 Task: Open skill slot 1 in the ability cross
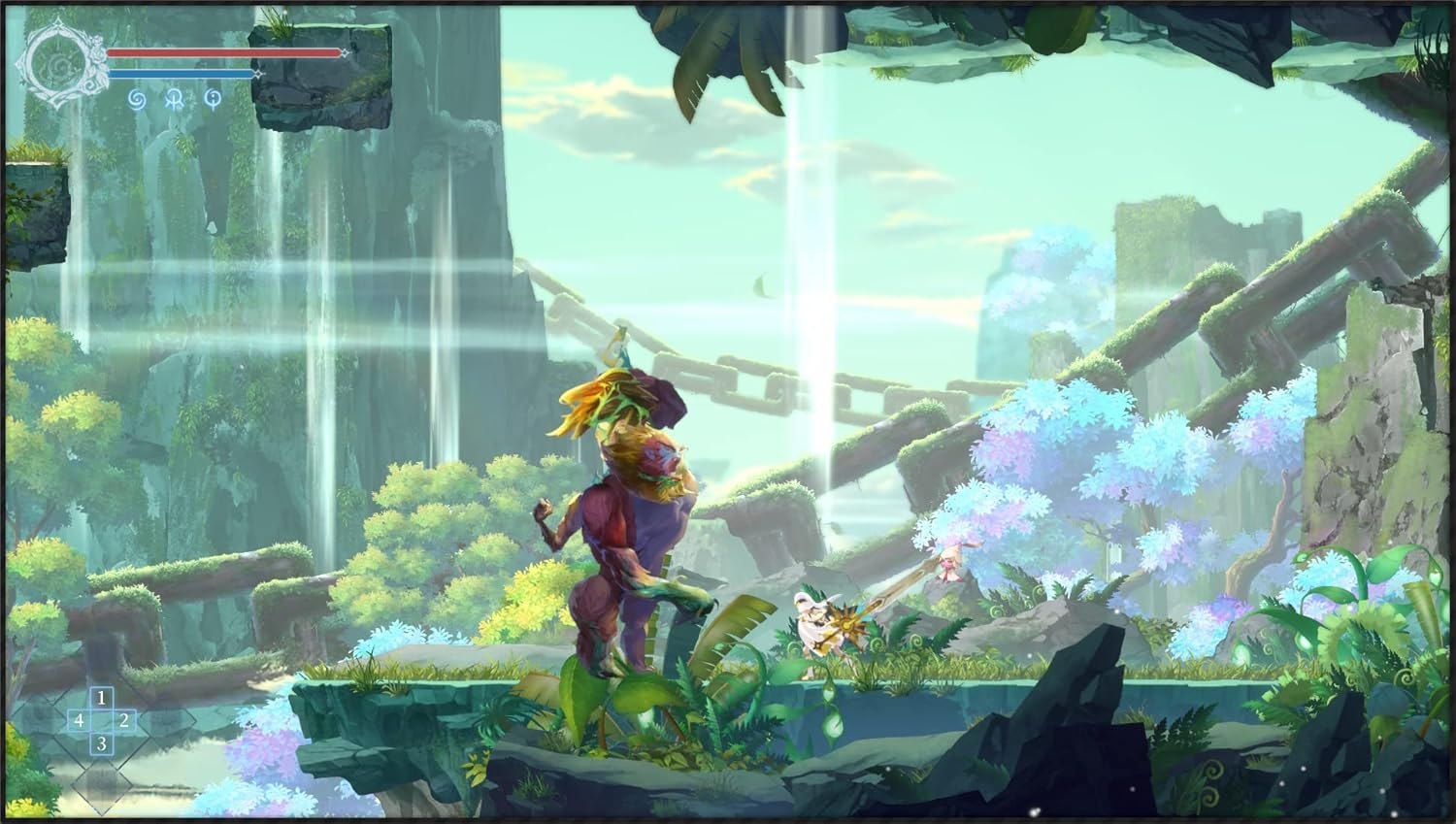point(102,699)
